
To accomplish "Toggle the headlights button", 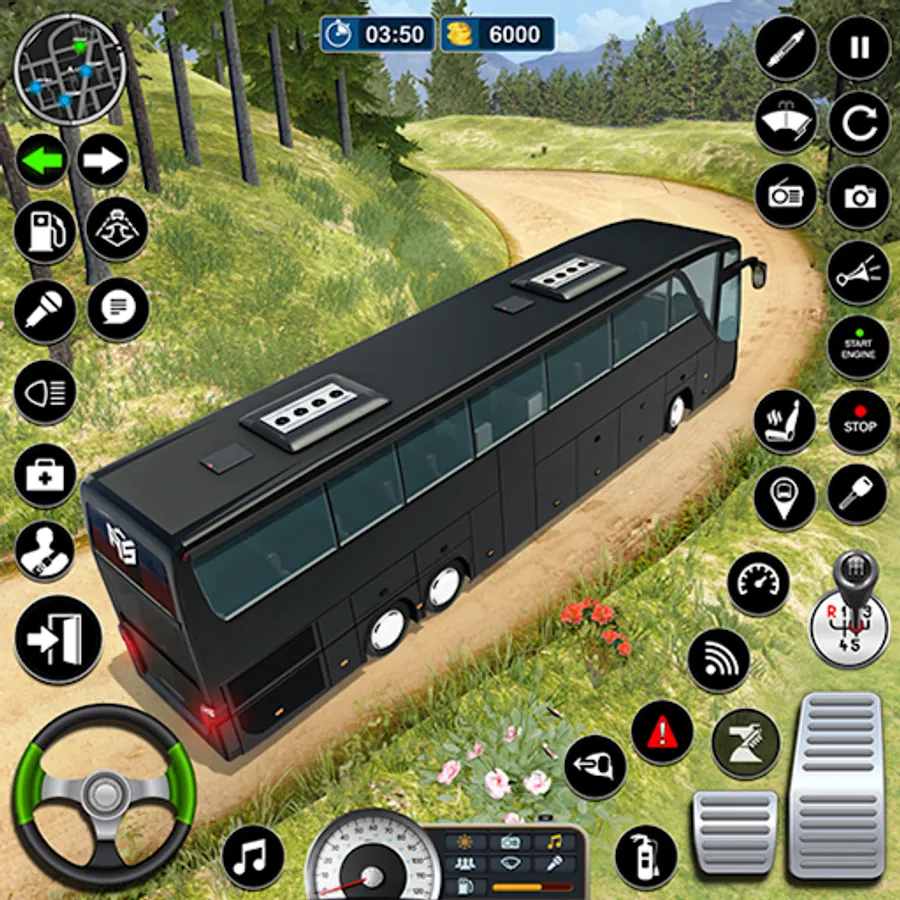I will [44, 391].
